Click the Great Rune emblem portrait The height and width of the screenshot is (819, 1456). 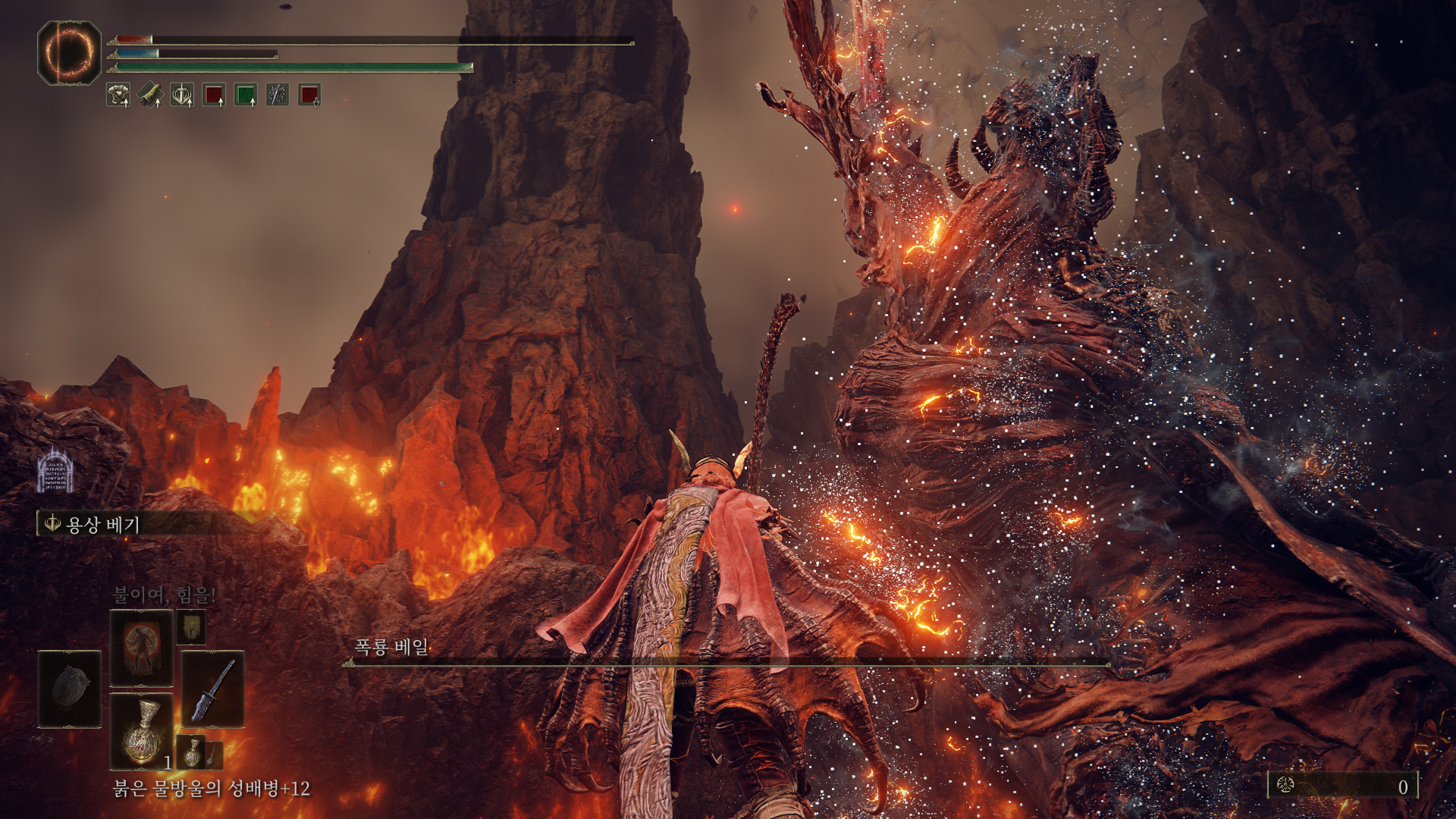click(69, 52)
